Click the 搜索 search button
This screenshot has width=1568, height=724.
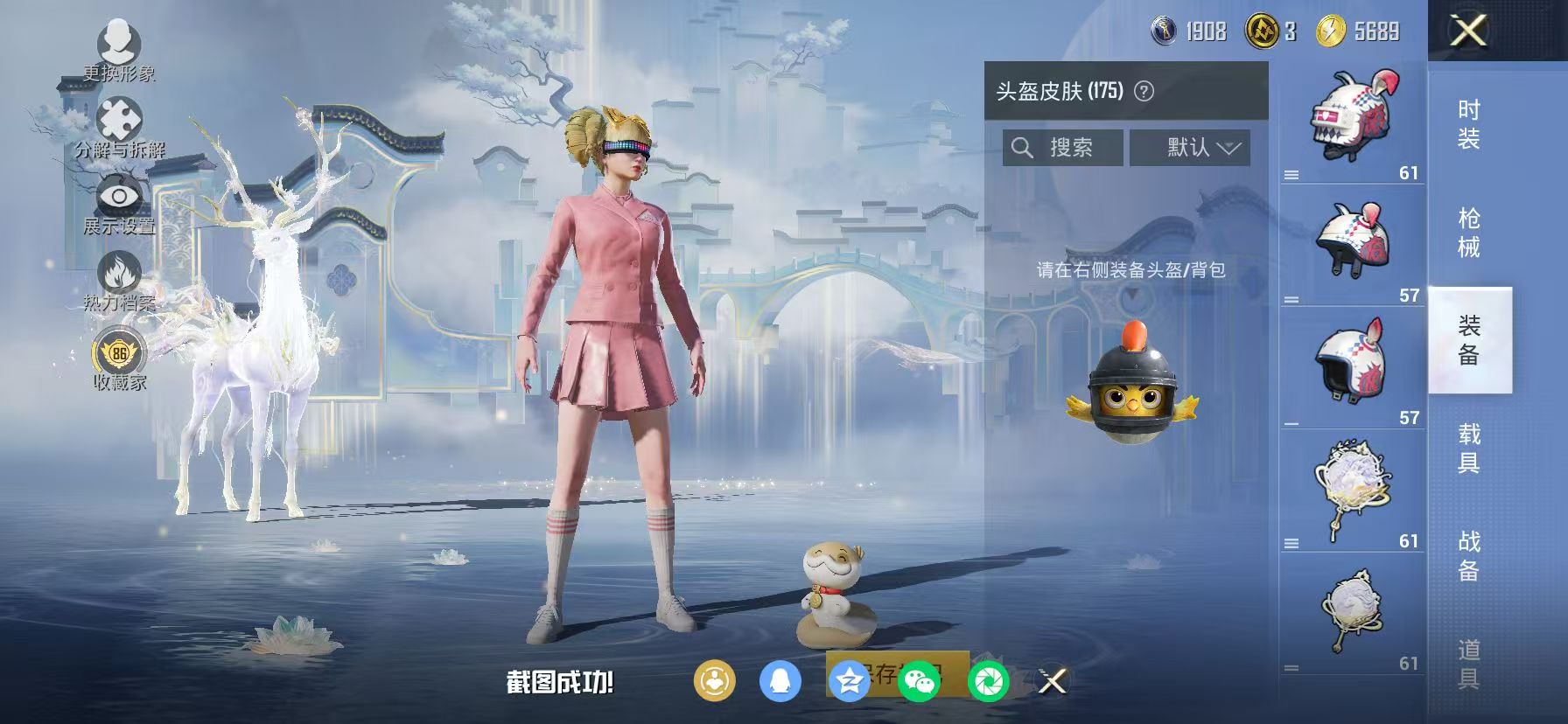(x=1061, y=147)
